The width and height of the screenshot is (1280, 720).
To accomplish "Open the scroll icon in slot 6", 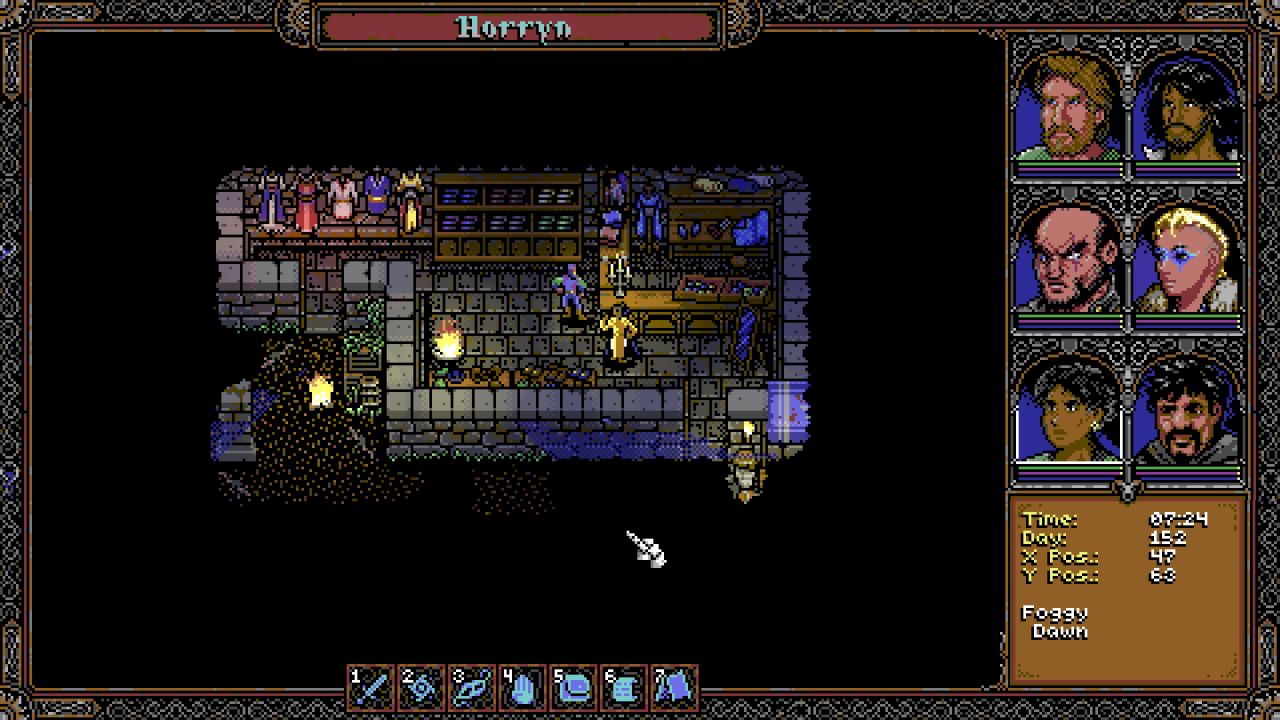I will (x=624, y=688).
